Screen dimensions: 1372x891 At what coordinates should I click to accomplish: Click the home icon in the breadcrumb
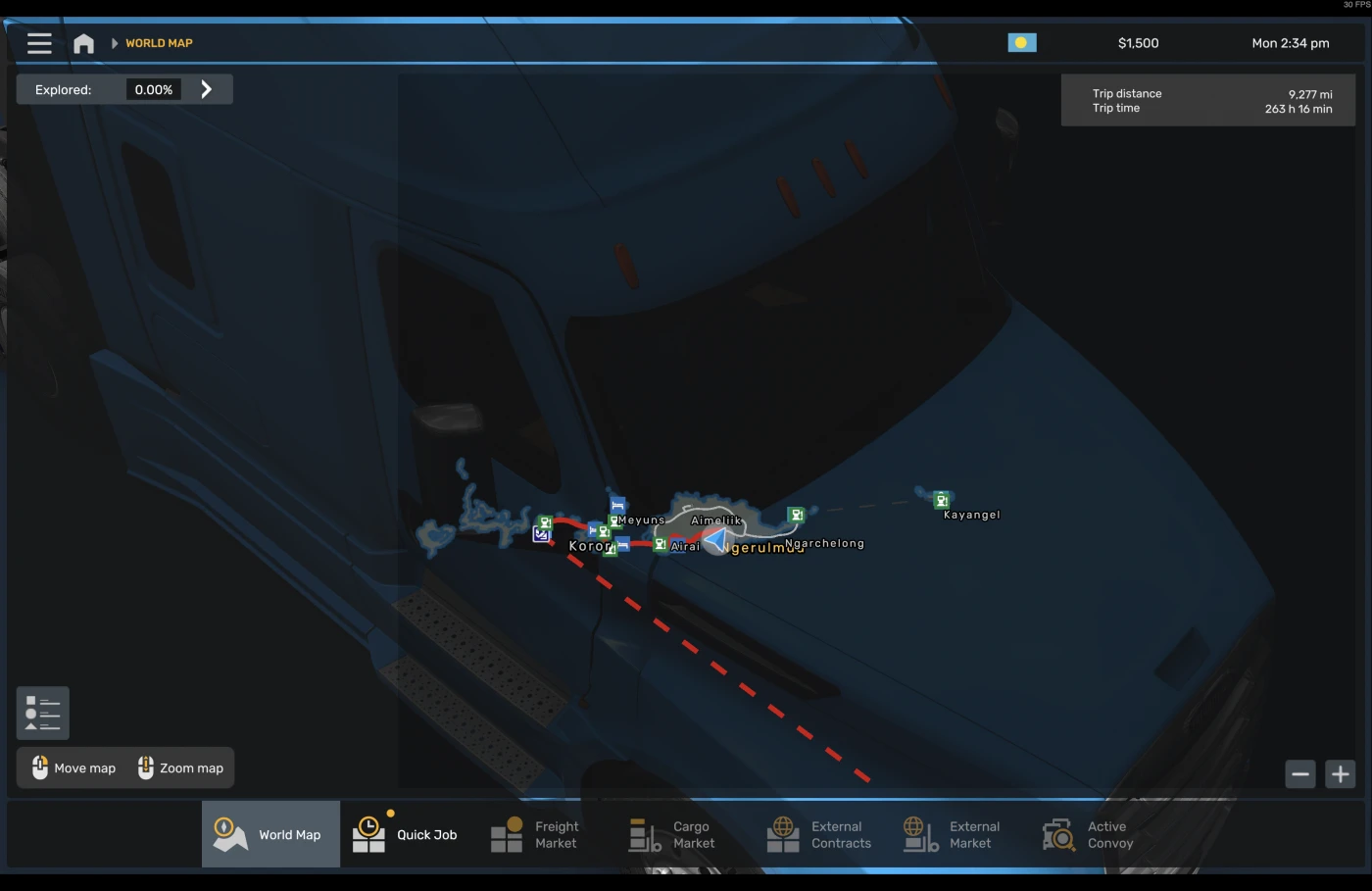83,42
